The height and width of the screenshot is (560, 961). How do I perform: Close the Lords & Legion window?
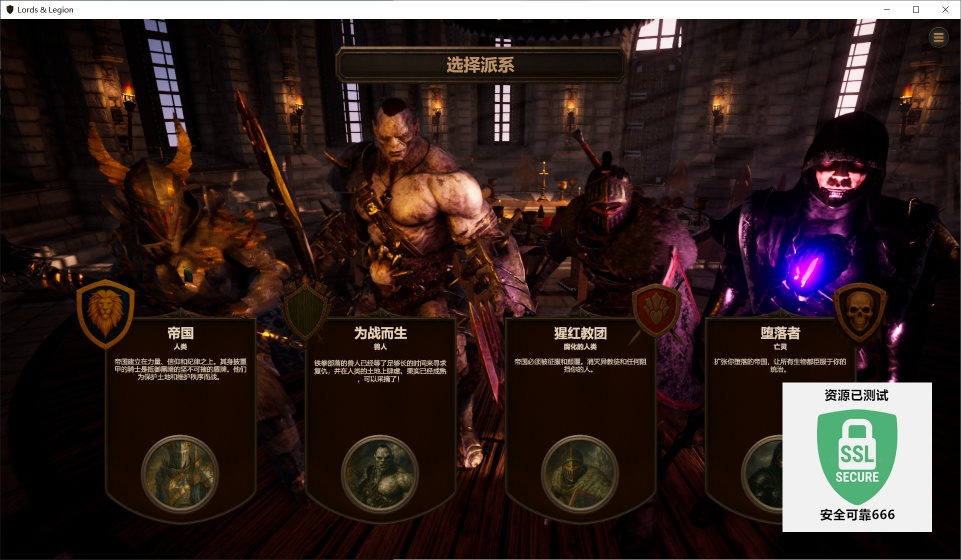[x=942, y=10]
